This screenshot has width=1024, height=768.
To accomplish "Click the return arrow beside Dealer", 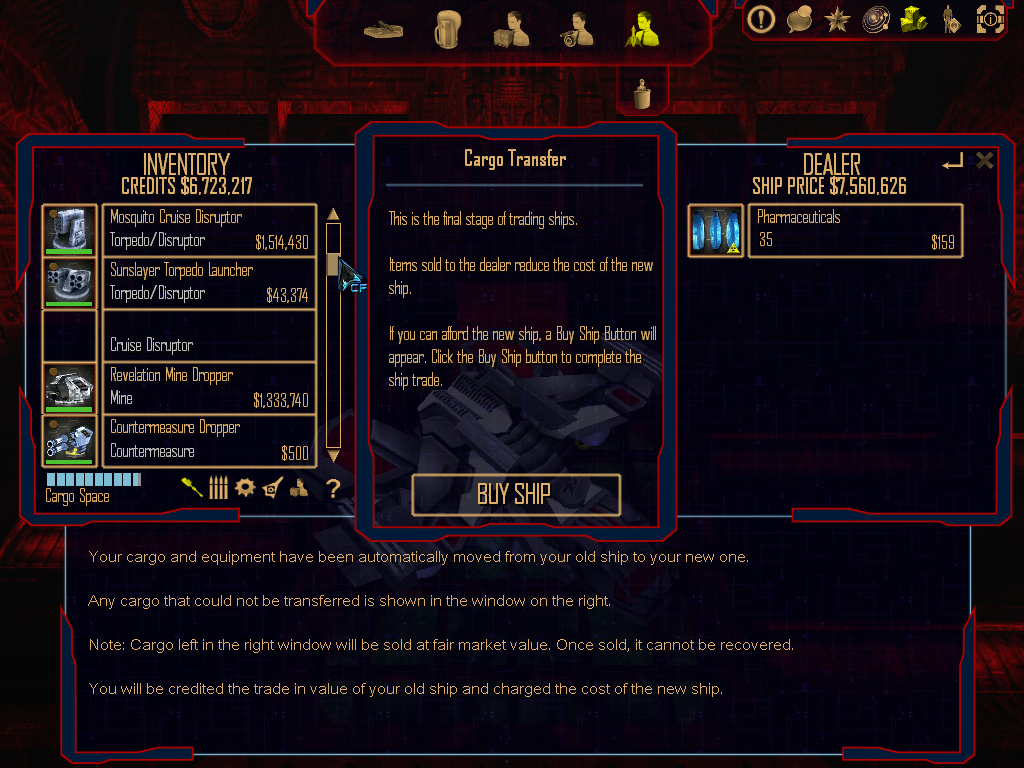I will [x=952, y=161].
